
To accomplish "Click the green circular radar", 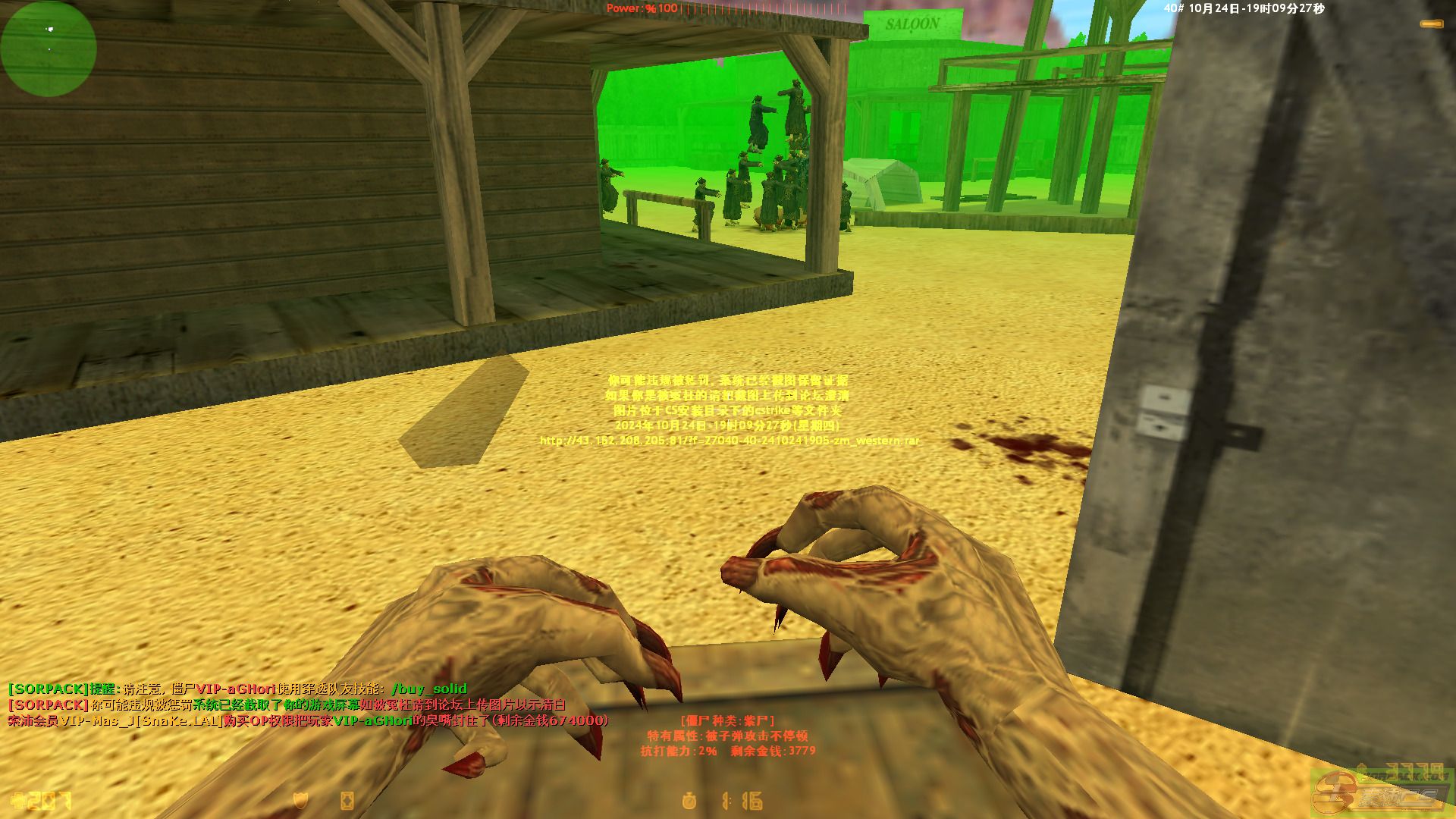I will pyautogui.click(x=49, y=49).
